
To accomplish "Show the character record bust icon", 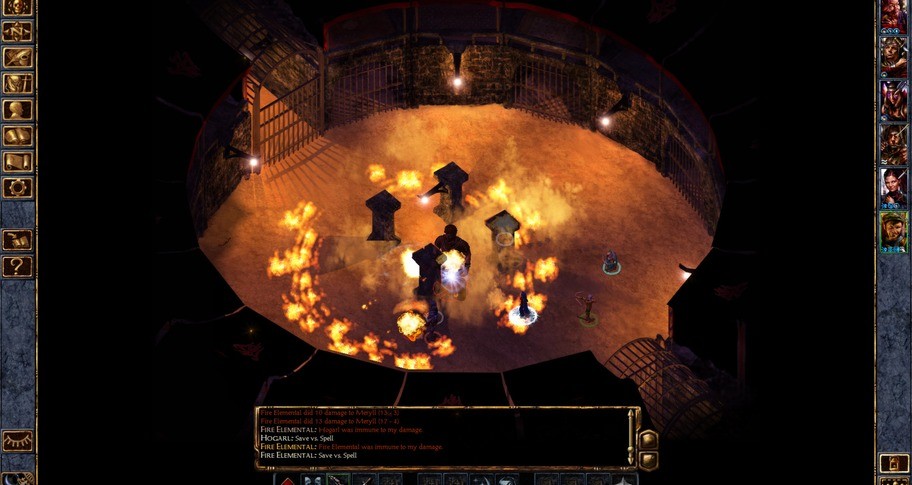I will tap(18, 109).
